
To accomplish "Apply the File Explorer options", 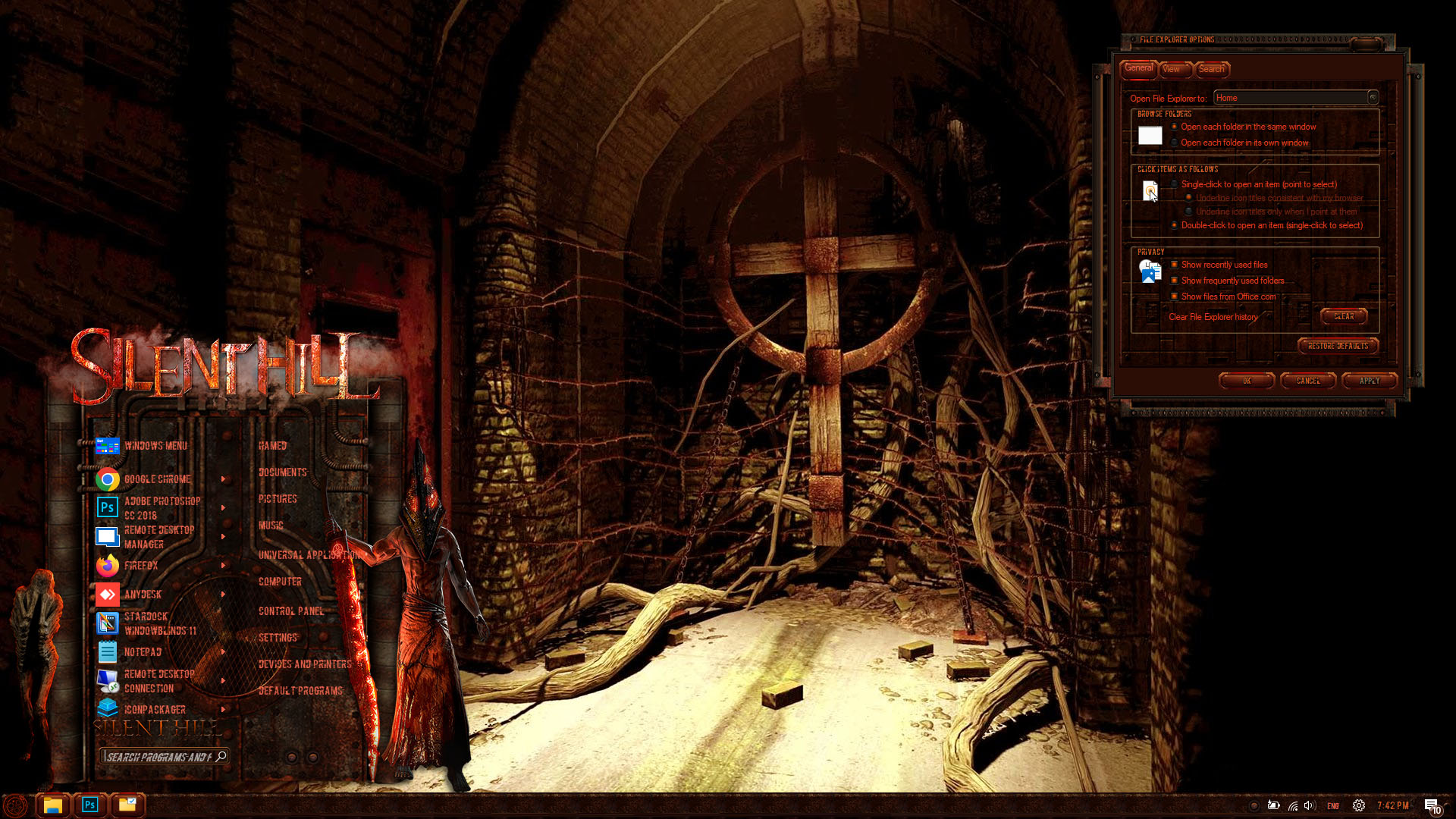I will 1369,381.
